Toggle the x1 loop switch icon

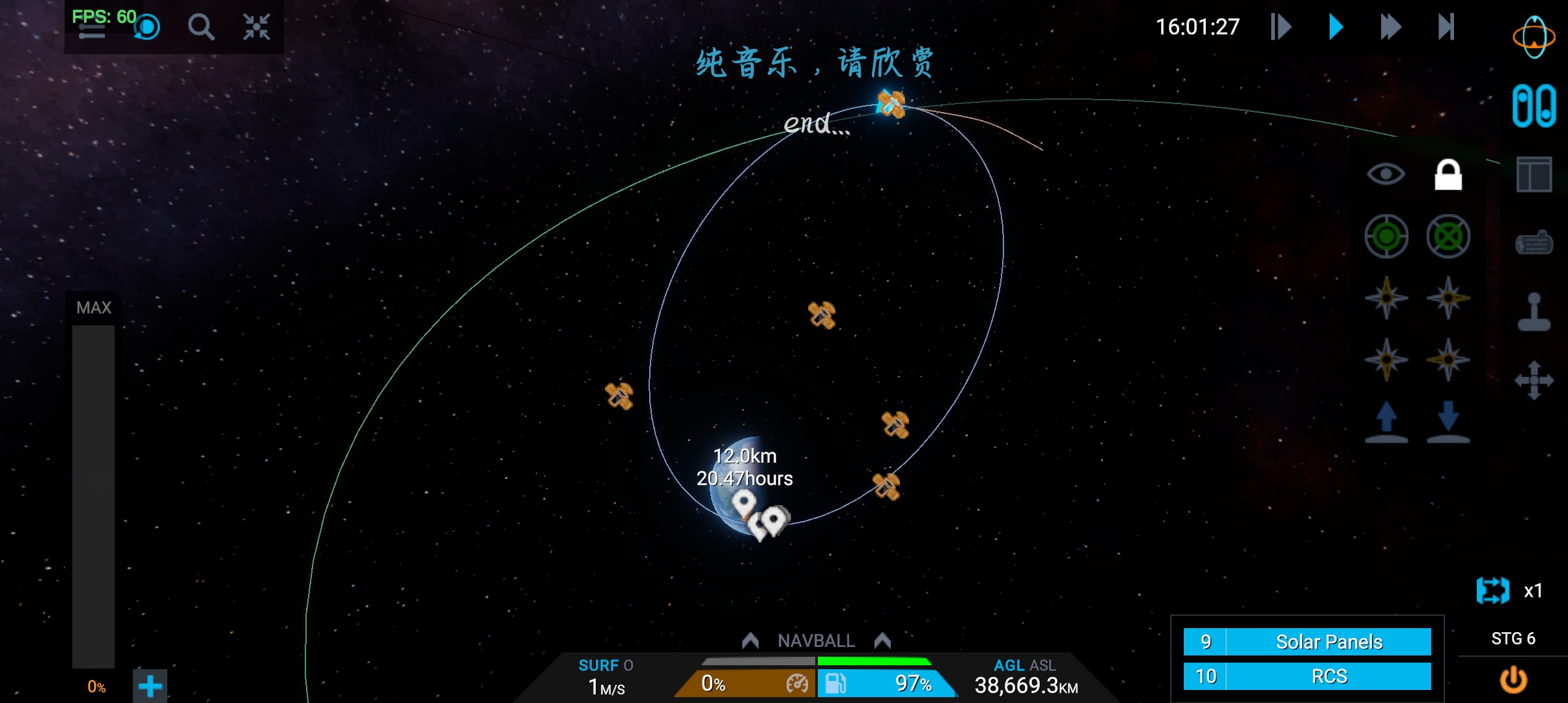(1493, 590)
